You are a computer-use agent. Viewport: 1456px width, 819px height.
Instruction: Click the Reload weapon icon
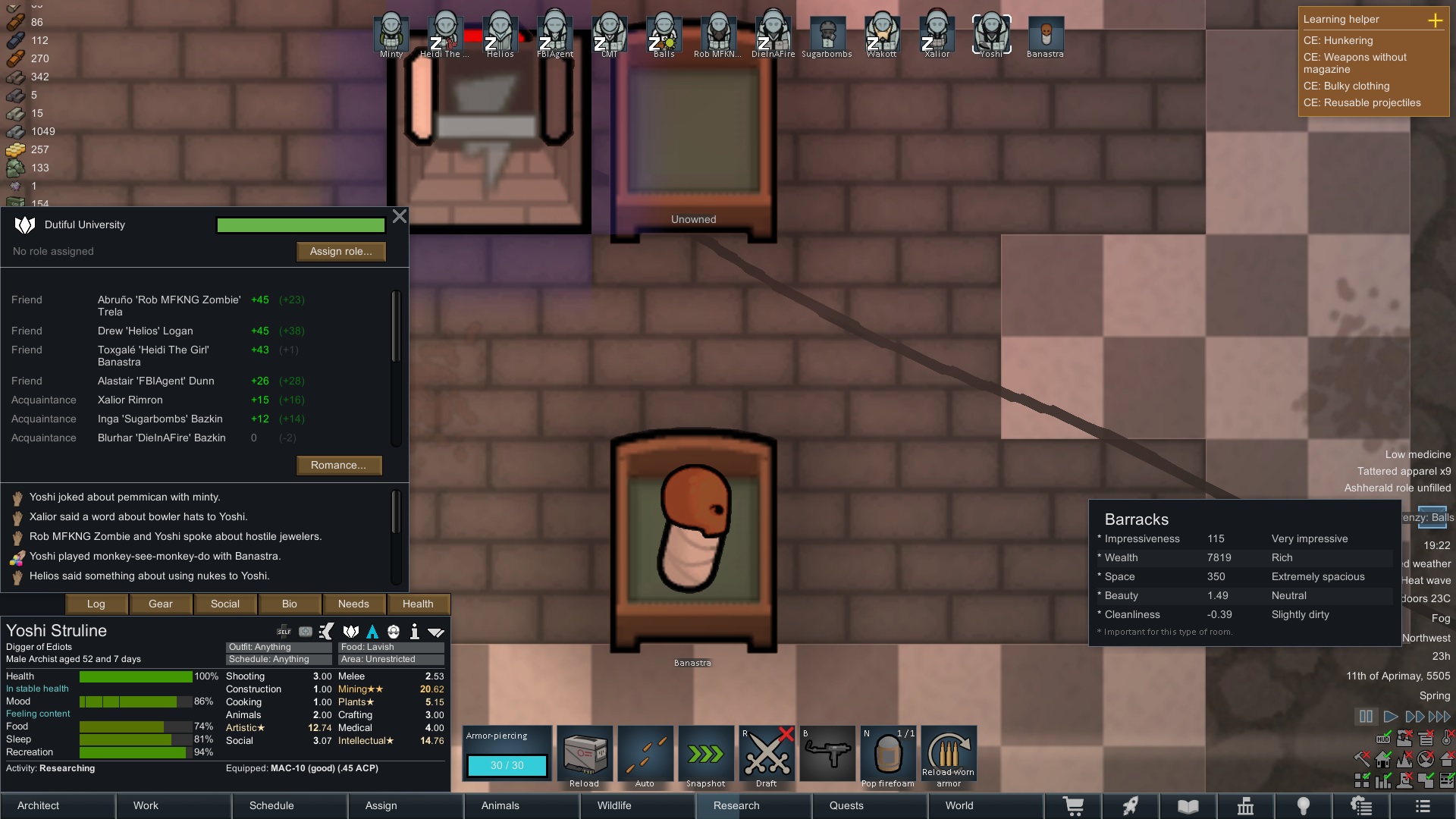[x=585, y=755]
